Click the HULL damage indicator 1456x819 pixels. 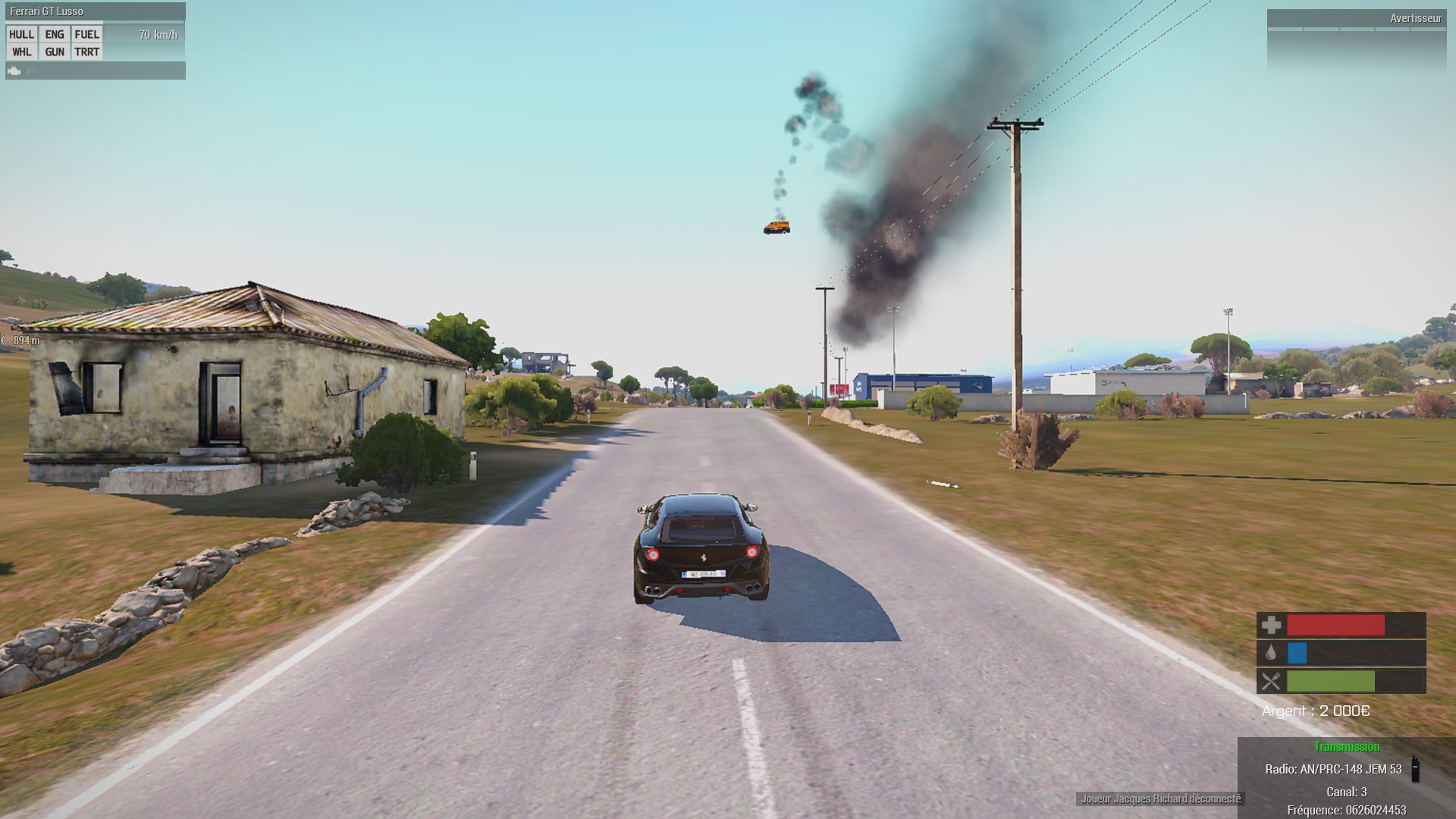(x=22, y=34)
